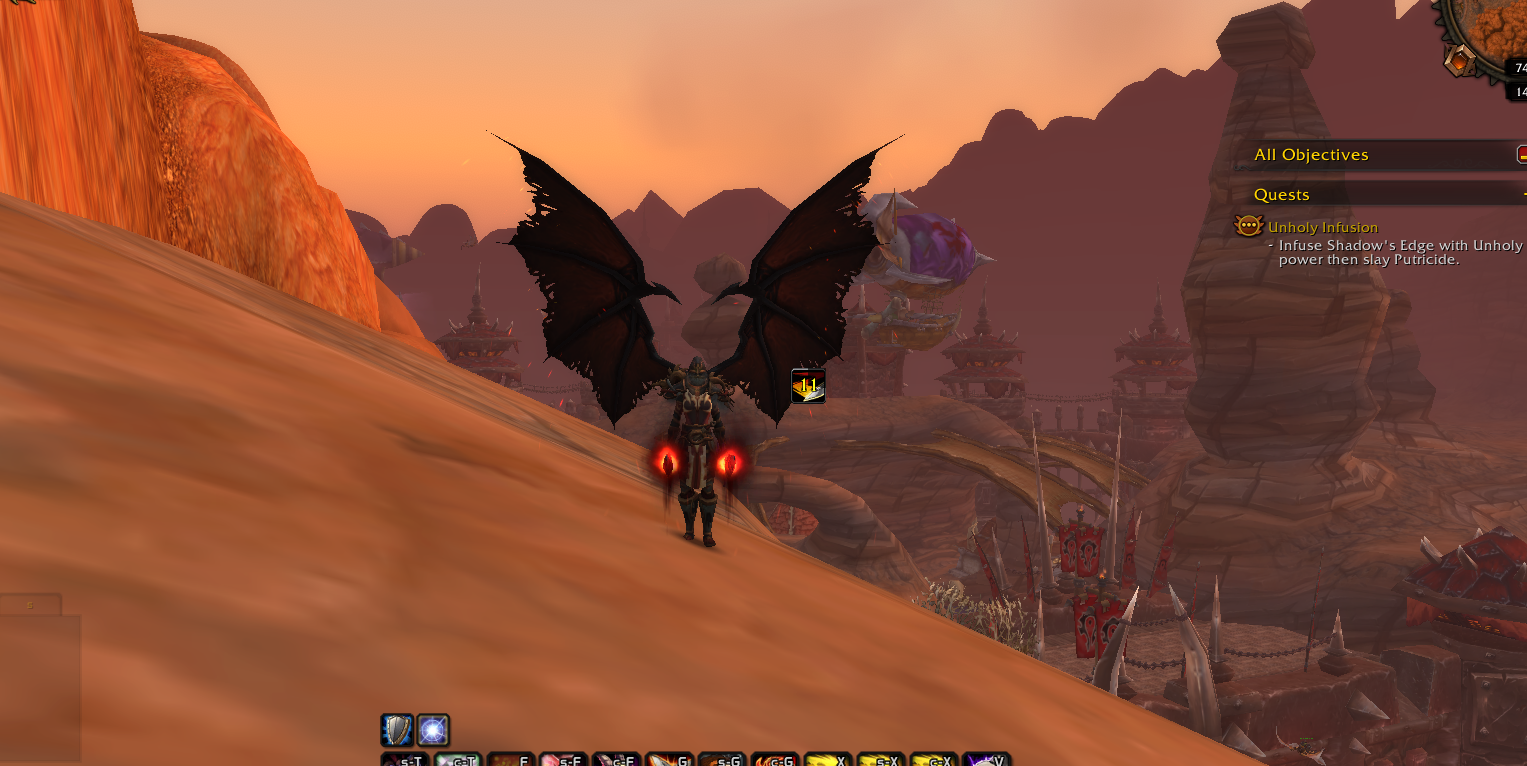Trigger the action slot labeled F

point(511,760)
